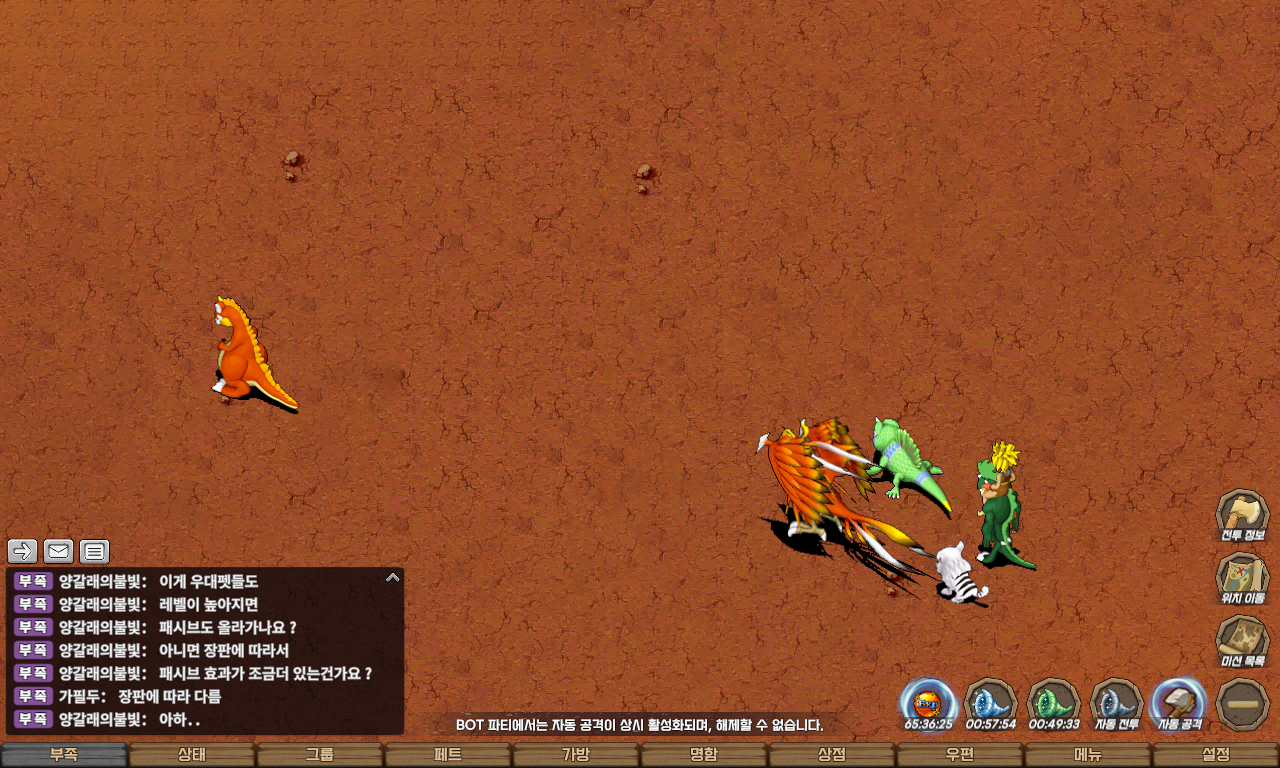Open the 상점 (shop) menu
1280x768 pixels.
click(832, 755)
